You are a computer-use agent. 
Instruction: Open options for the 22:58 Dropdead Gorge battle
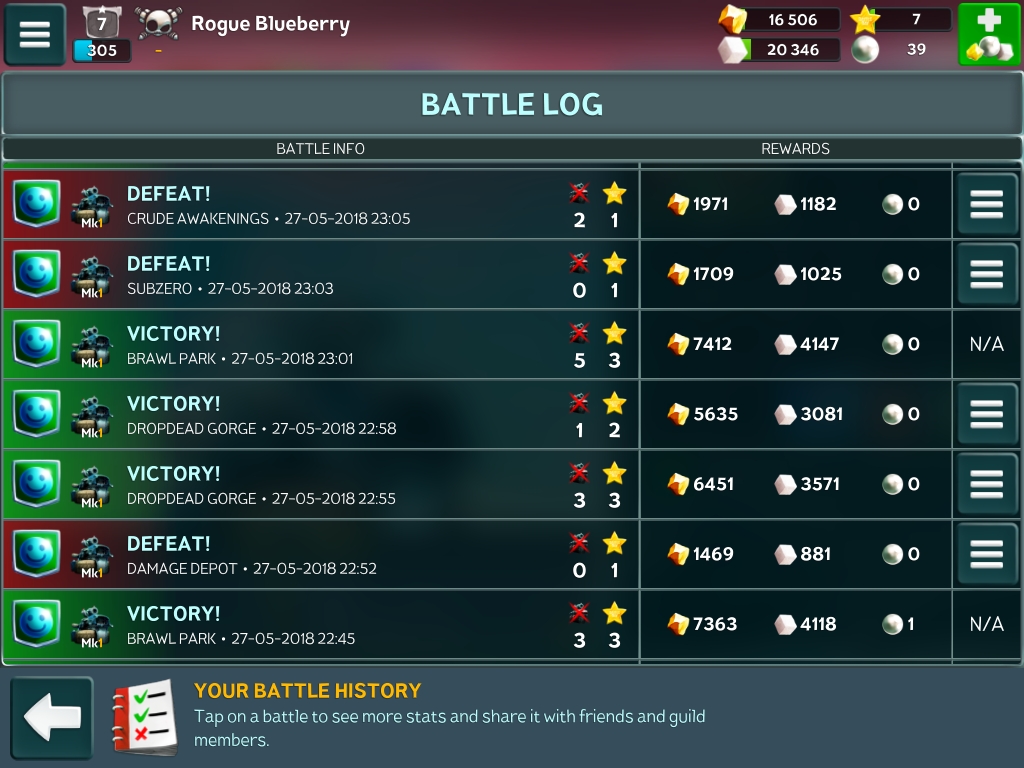[986, 414]
